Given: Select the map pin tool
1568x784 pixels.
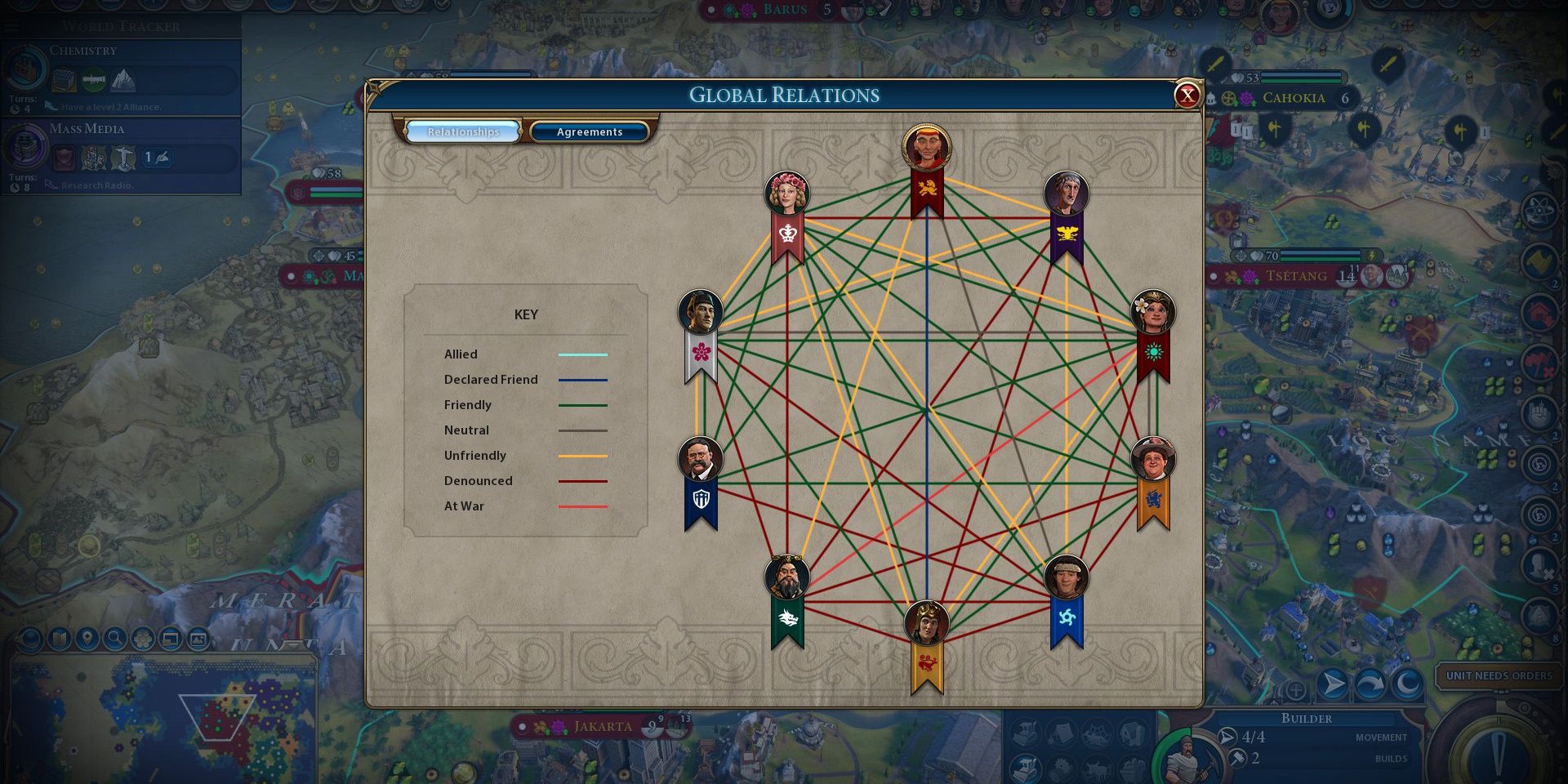Looking at the screenshot, I should [x=88, y=638].
